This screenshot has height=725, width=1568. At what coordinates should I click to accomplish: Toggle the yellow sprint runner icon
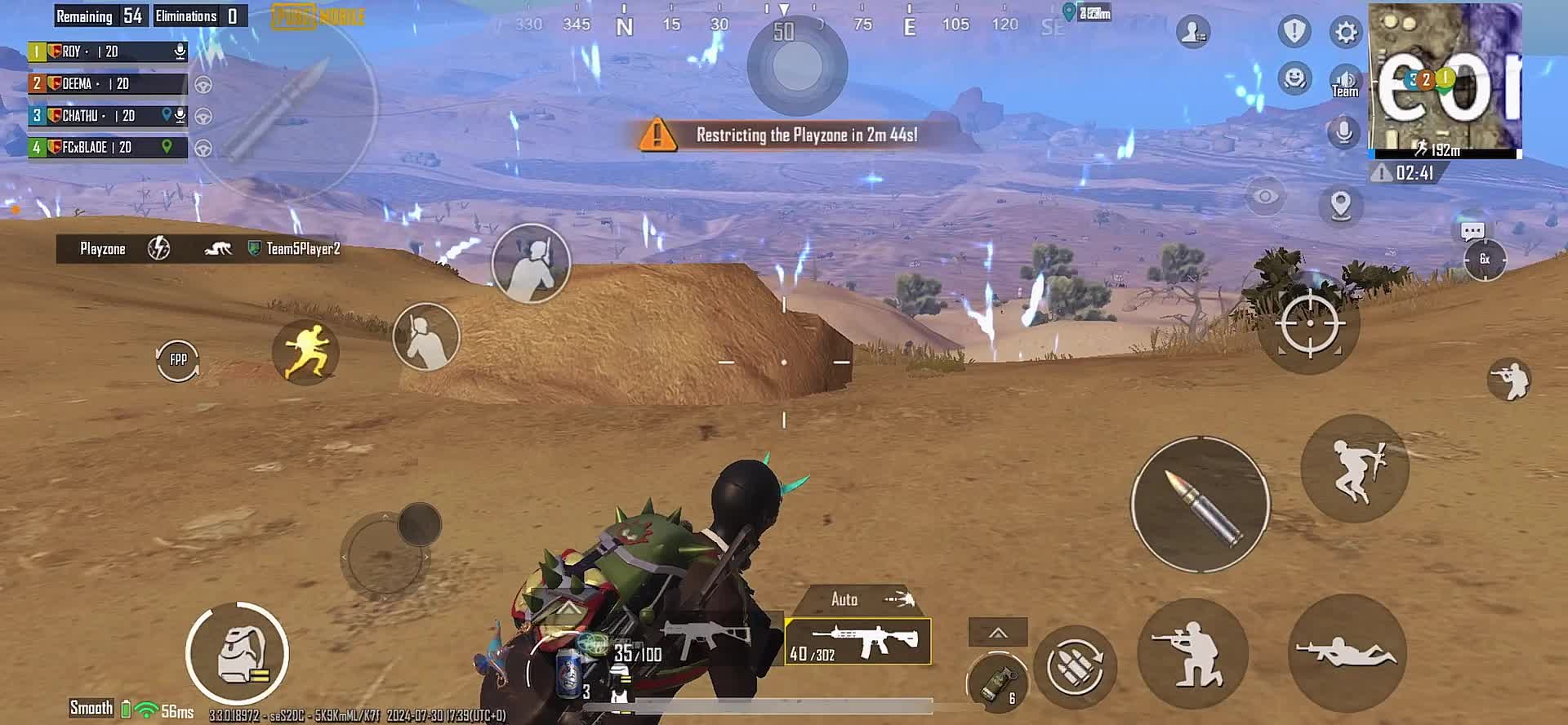coord(305,352)
